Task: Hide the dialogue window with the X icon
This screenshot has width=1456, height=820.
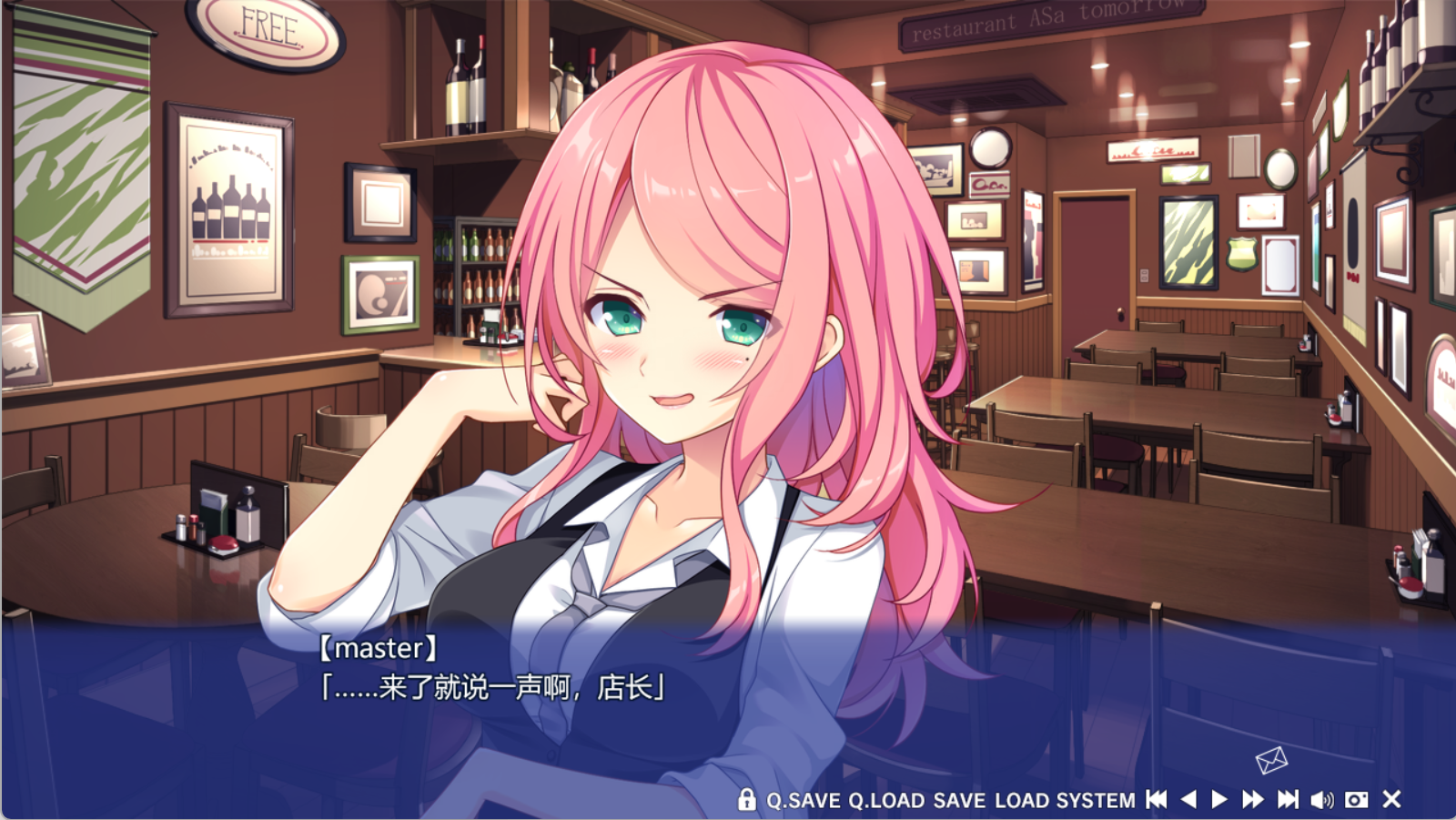Action: click(1390, 801)
